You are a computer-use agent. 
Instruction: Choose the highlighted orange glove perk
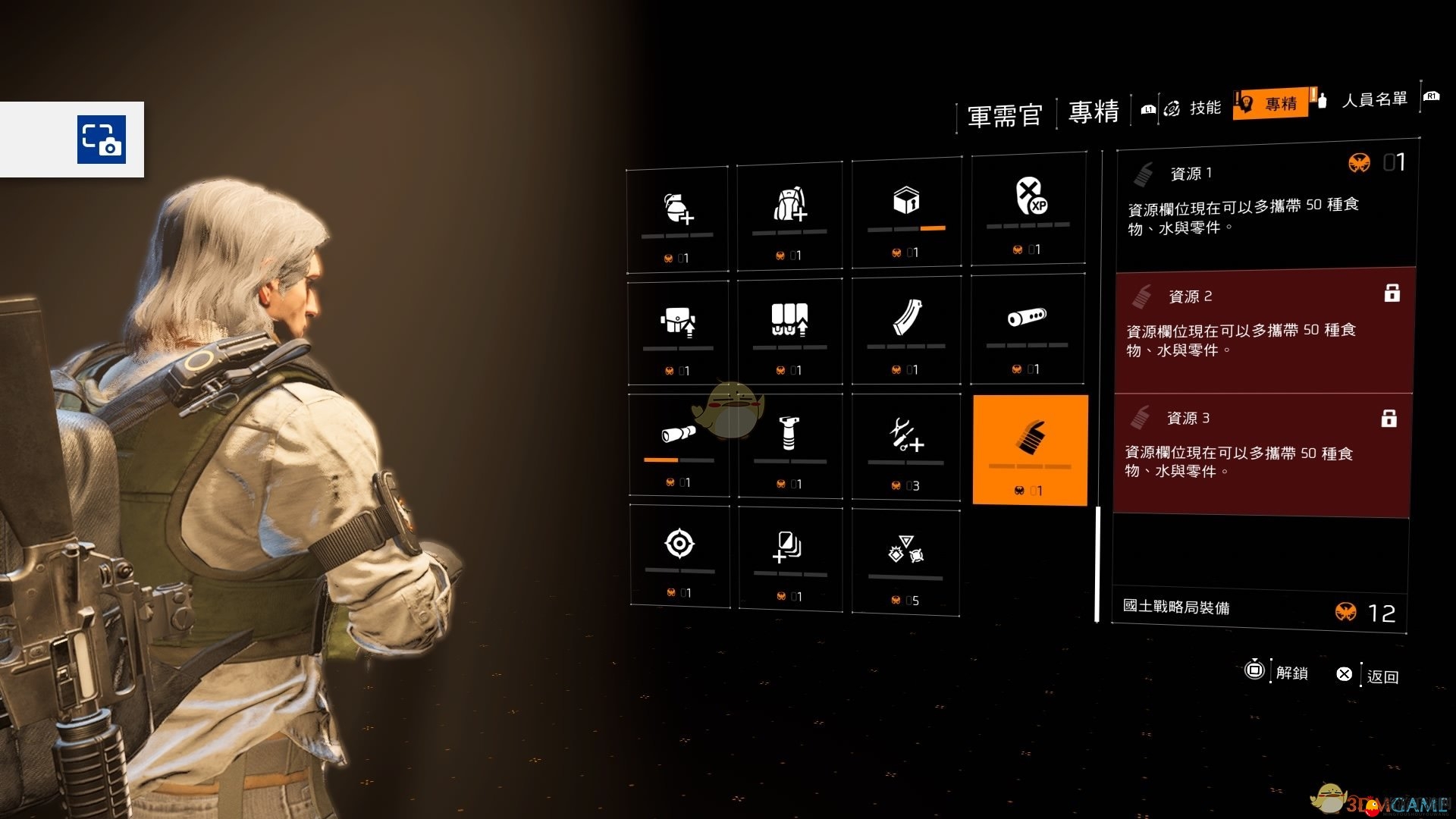1030,449
